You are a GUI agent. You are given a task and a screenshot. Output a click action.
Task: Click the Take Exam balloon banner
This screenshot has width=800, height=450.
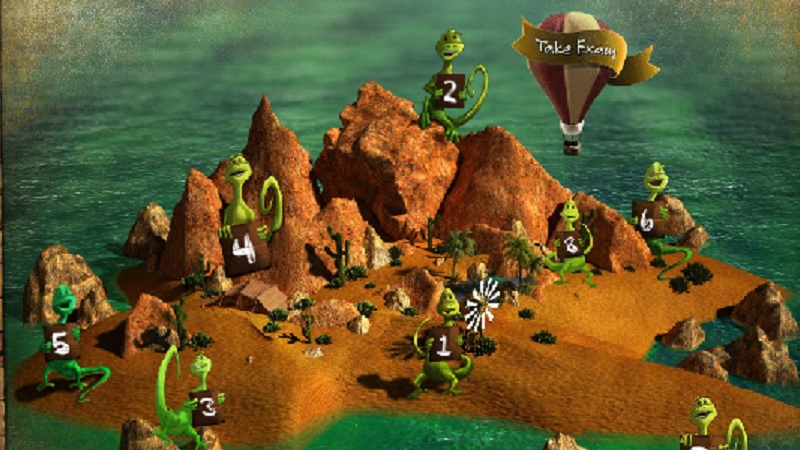(x=567, y=46)
